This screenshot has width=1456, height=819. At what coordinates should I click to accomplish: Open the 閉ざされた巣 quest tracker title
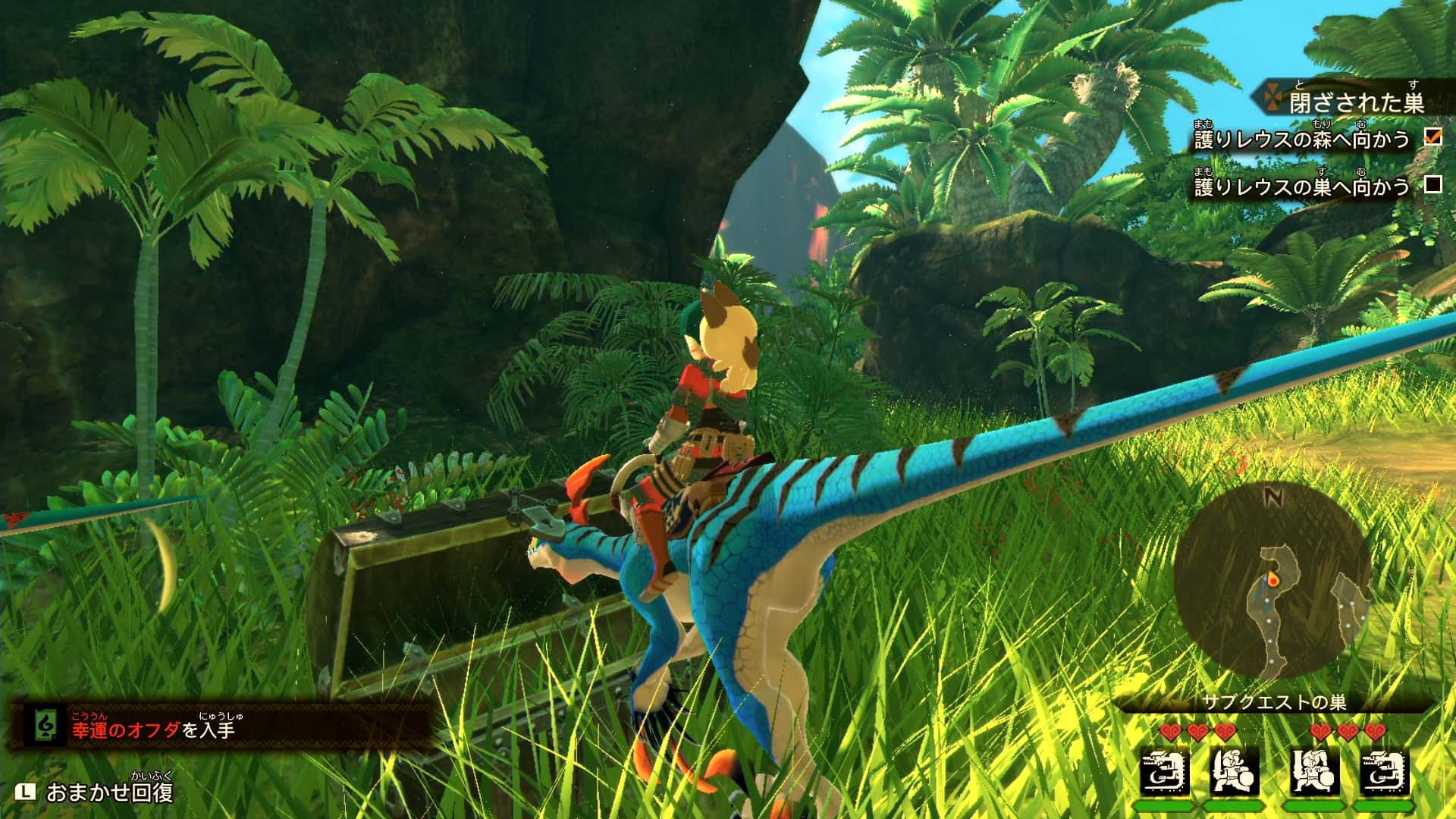pos(1356,102)
